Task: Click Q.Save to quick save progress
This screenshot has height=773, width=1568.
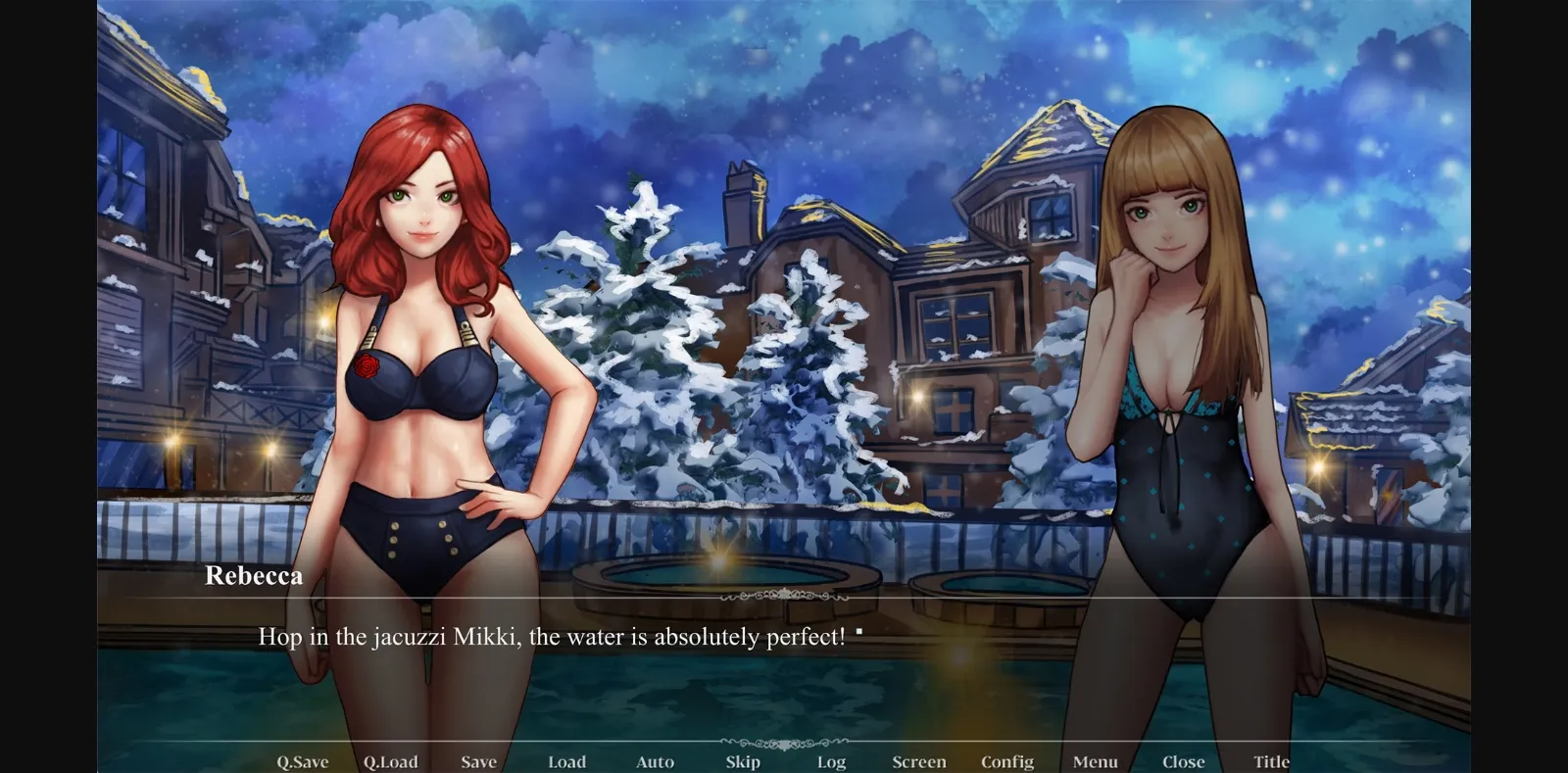Action: click(x=303, y=761)
